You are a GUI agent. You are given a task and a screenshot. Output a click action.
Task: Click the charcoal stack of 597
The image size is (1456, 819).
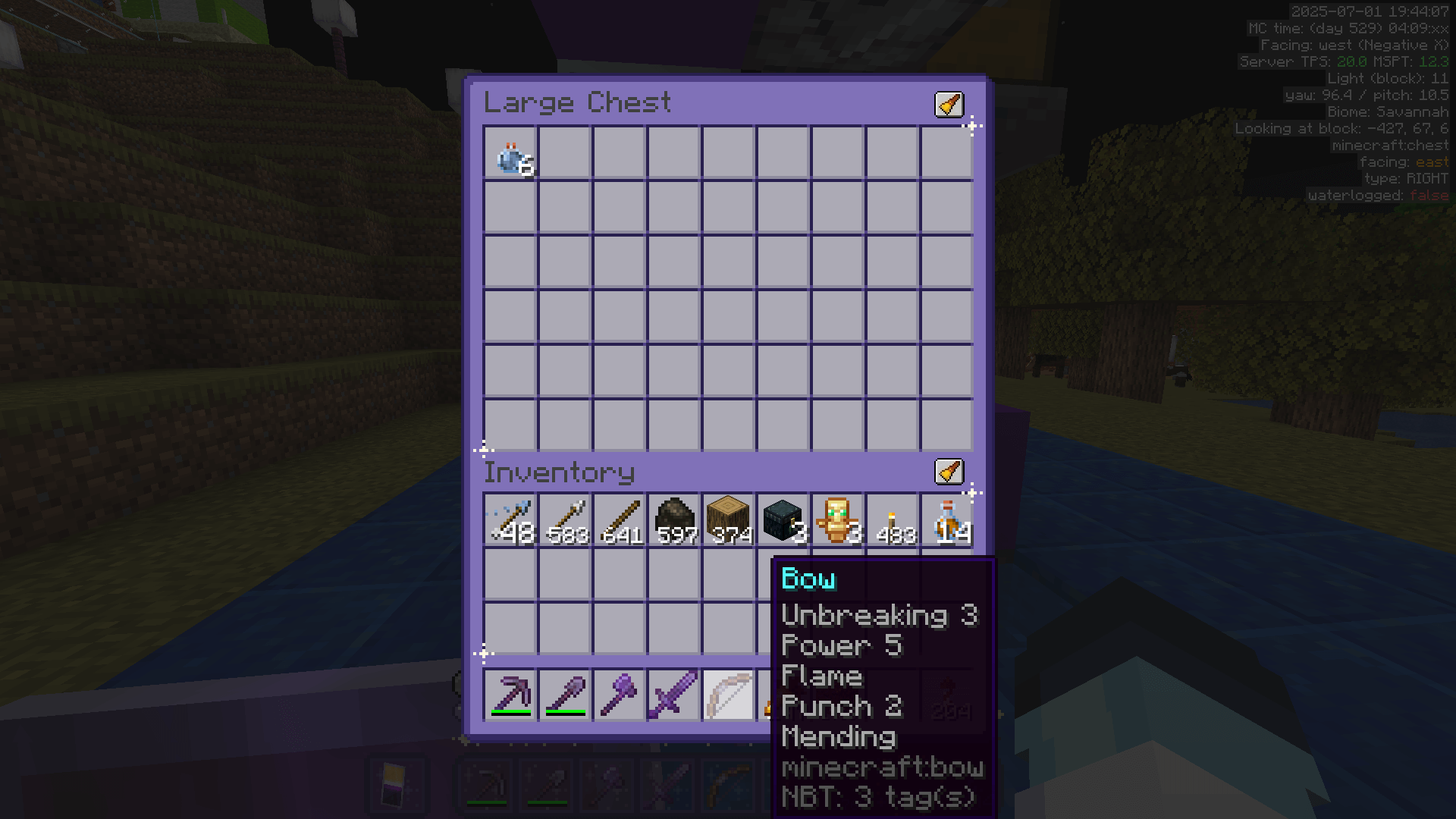pos(673,519)
